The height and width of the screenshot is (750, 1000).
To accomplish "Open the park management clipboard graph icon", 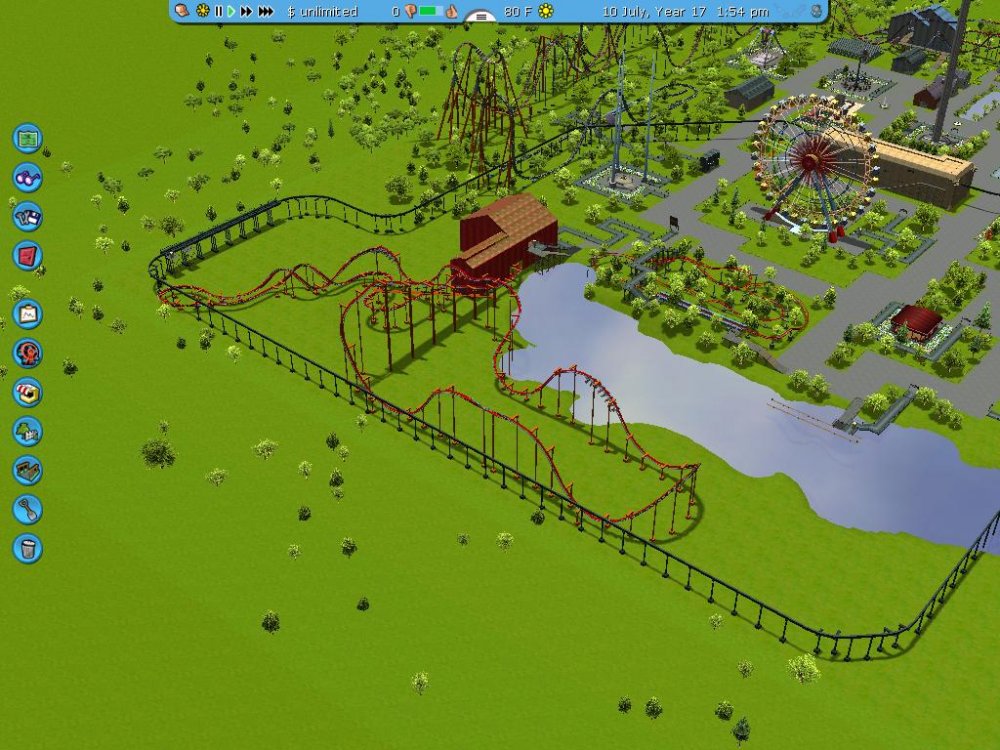I will click(x=27, y=314).
